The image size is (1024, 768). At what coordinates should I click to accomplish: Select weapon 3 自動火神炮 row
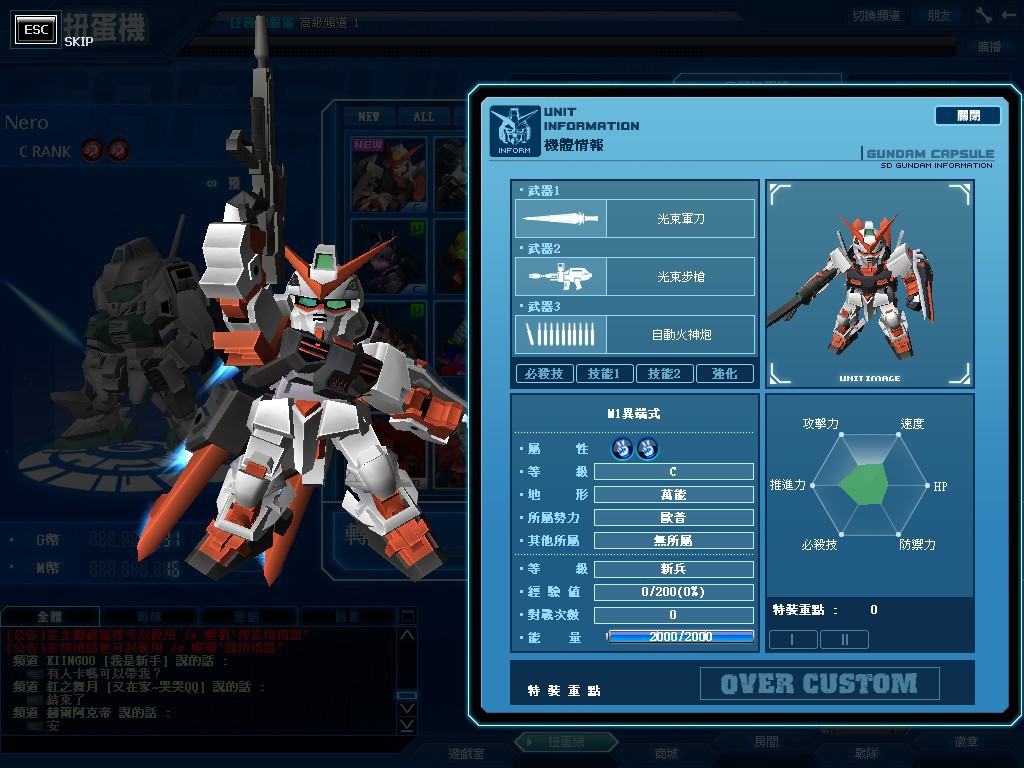(635, 334)
